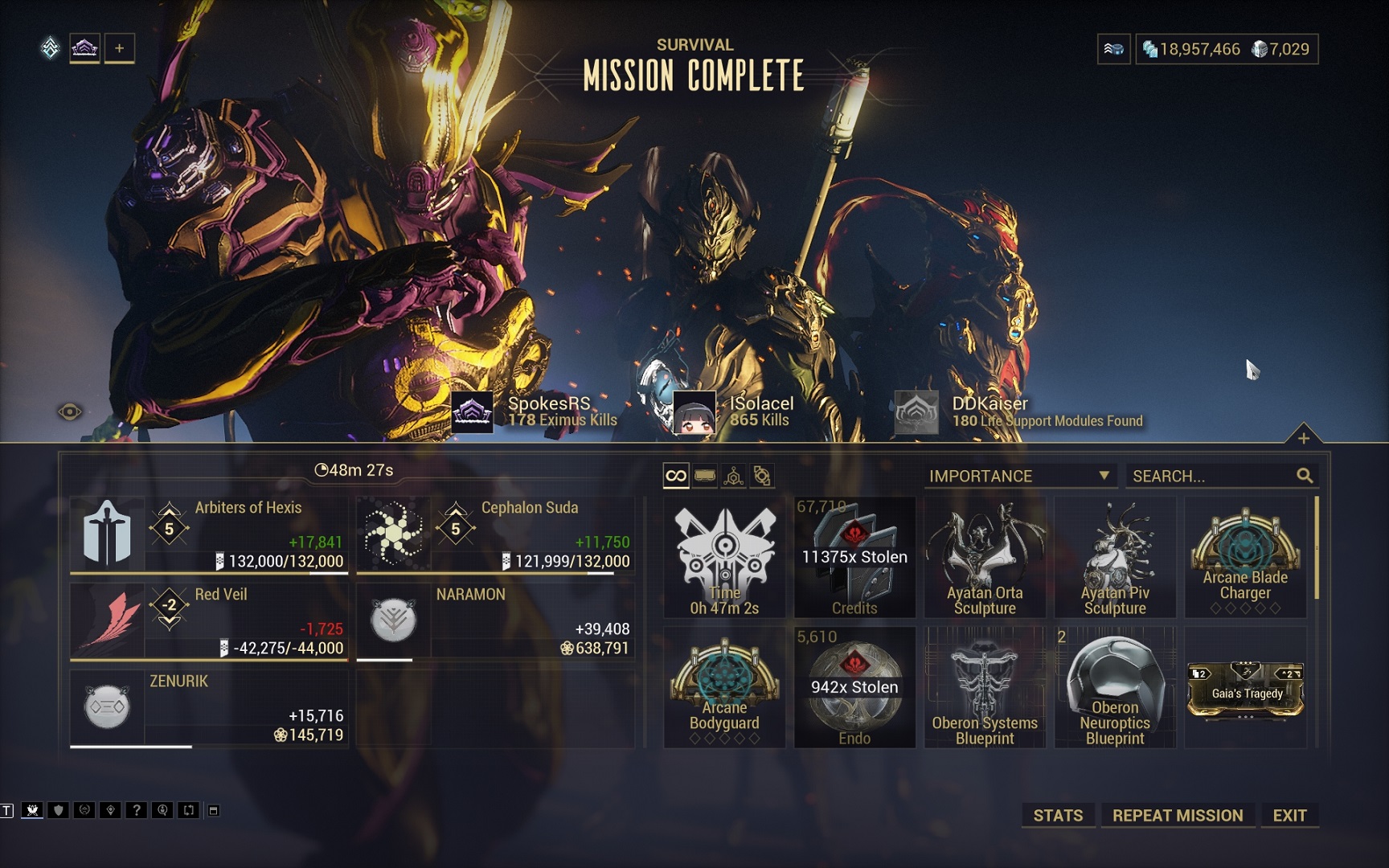Click the plus button beside the squad icon
The width and height of the screenshot is (1389, 868).
tap(119, 48)
